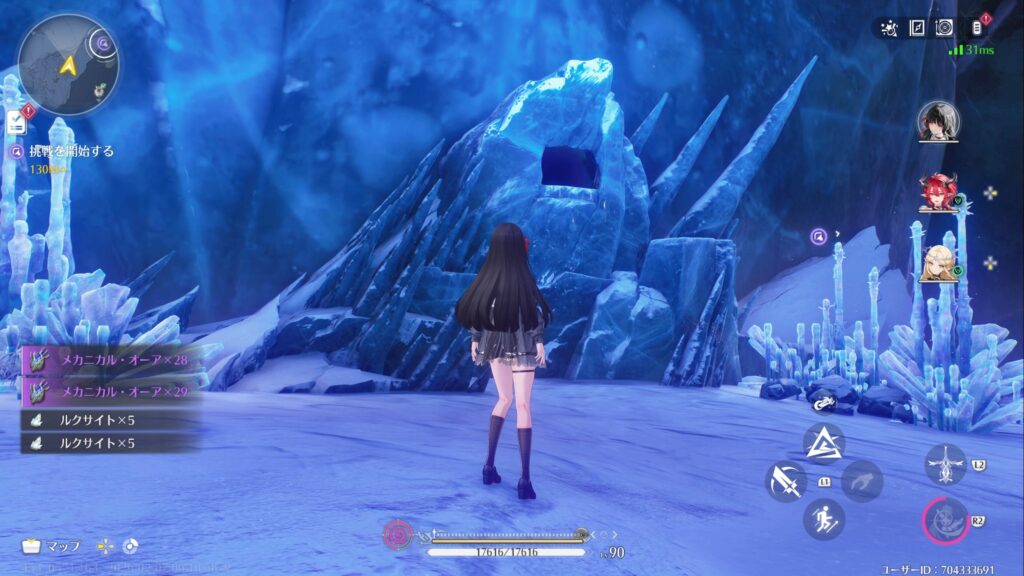The image size is (1024, 576).
Task: Switch to the blonde party member portrait
Action: [x=938, y=263]
